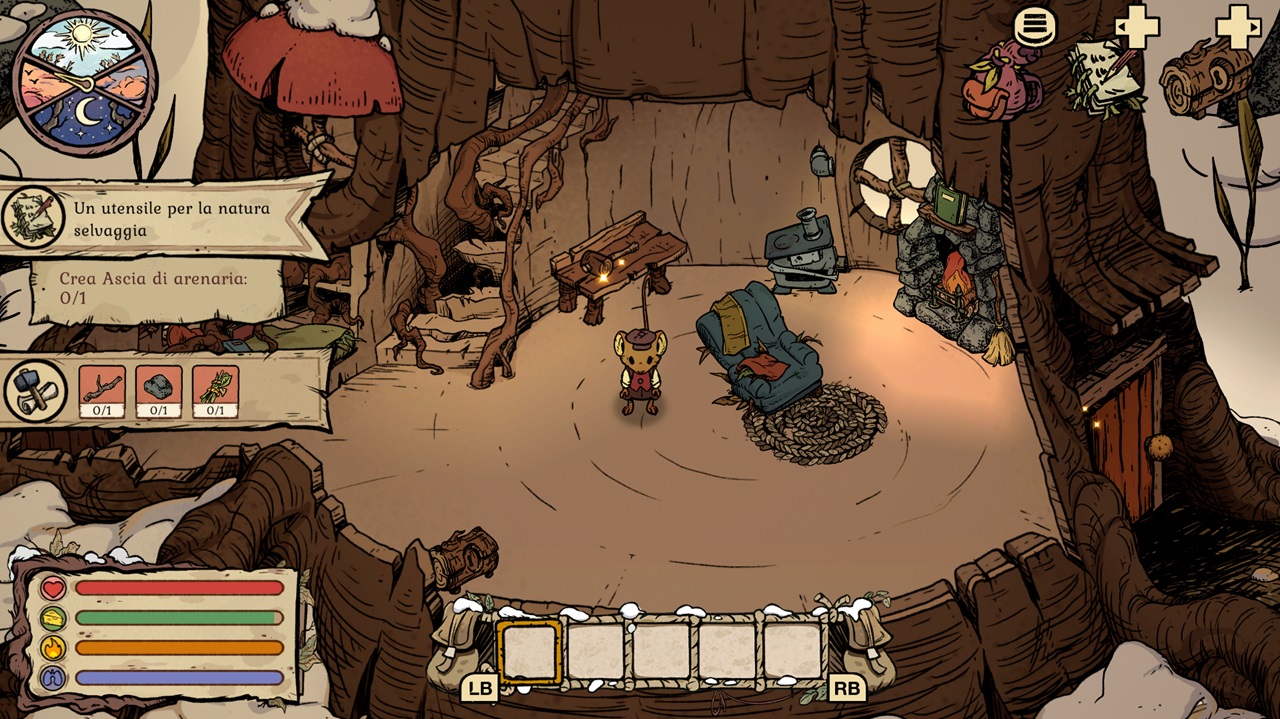
Task: Select the twig ingredient slot
Action: pyautogui.click(x=102, y=391)
